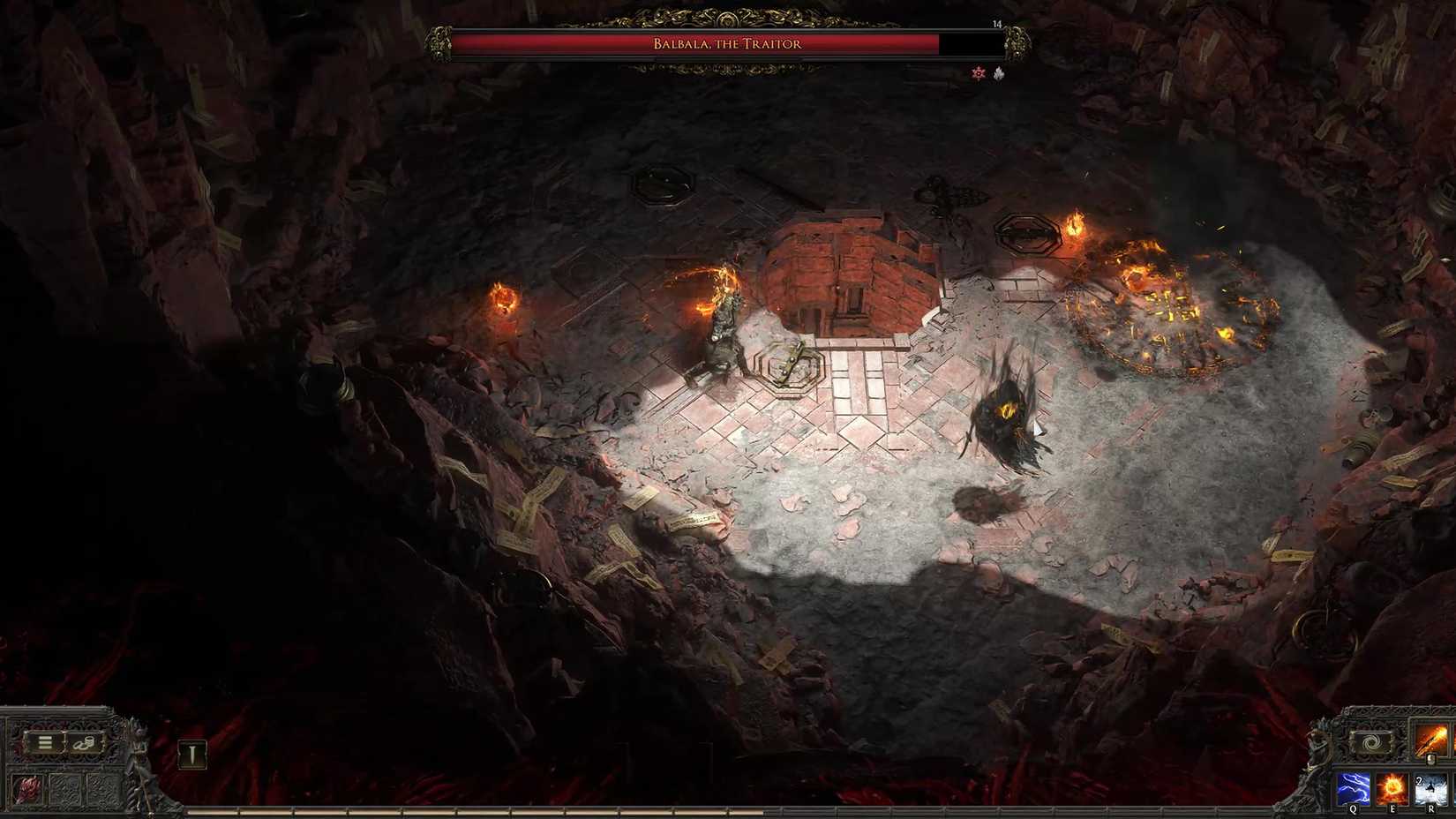Click Balbala's red health bar
The width and height of the screenshot is (1456, 819).
(618, 41)
